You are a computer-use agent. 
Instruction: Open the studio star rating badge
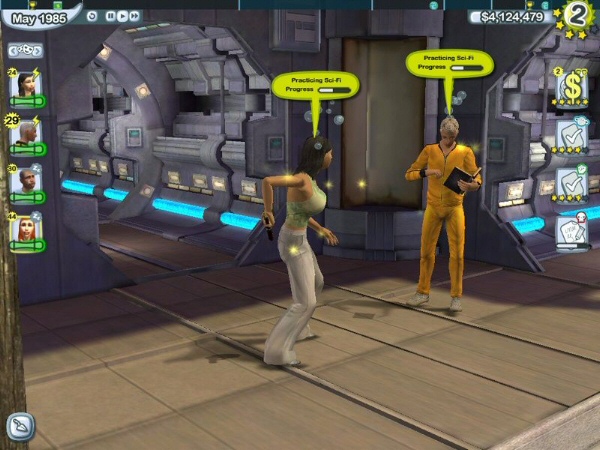point(576,17)
